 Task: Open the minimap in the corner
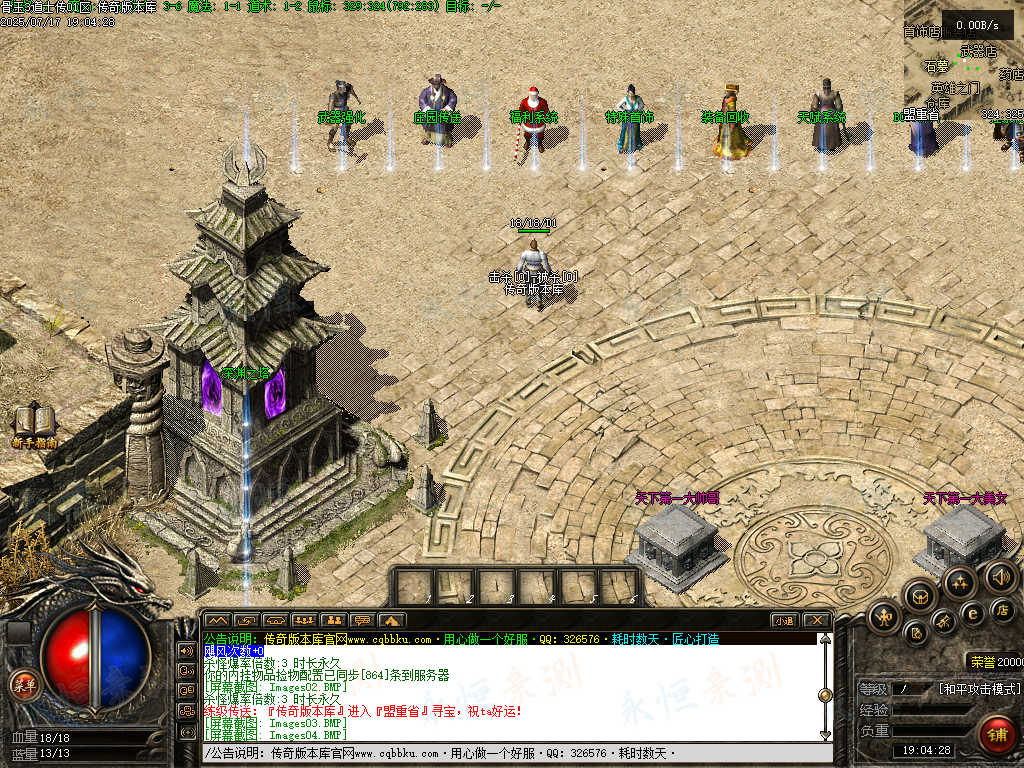pyautogui.click(x=963, y=62)
